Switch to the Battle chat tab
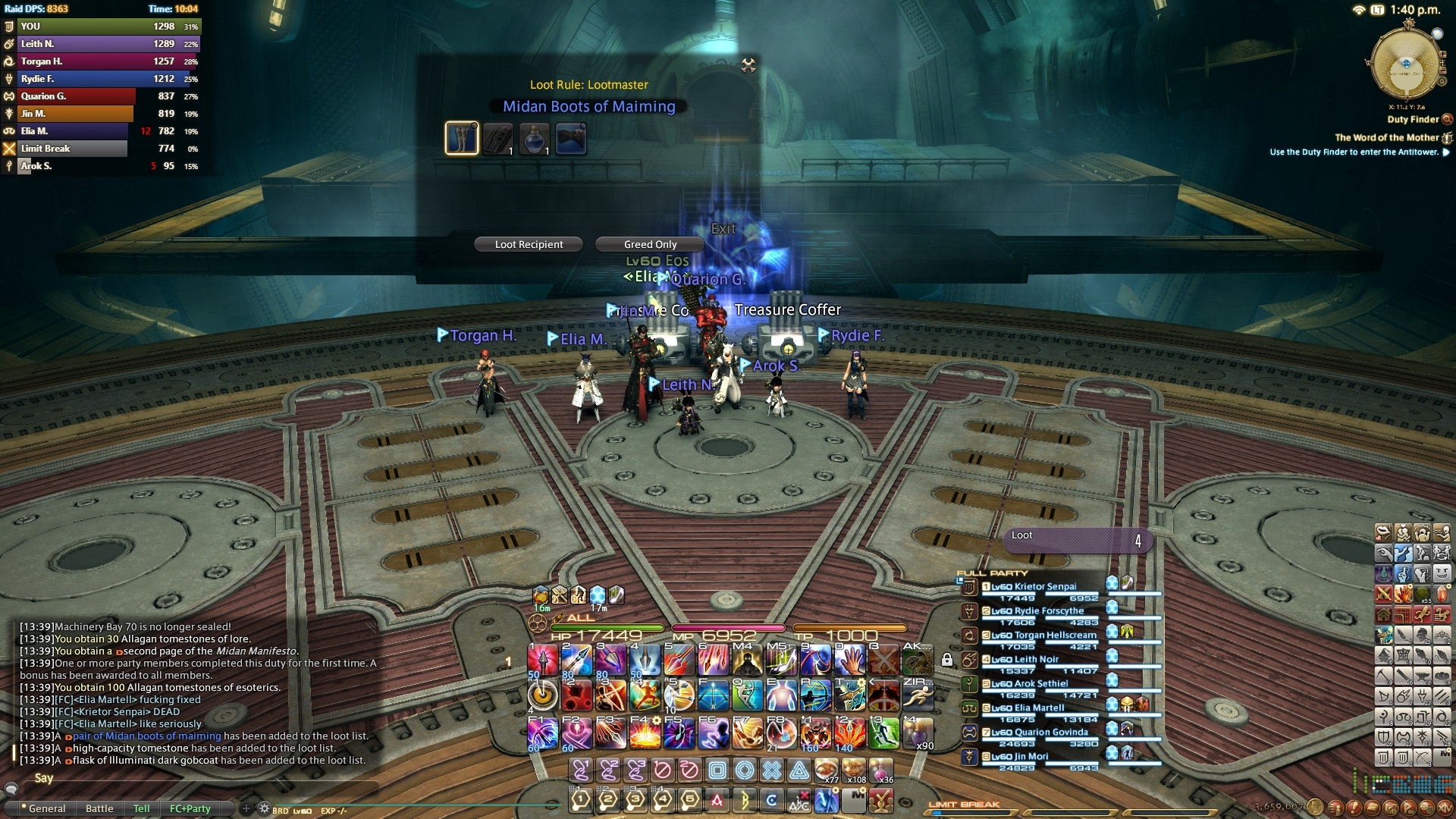The image size is (1456, 819). [x=99, y=808]
